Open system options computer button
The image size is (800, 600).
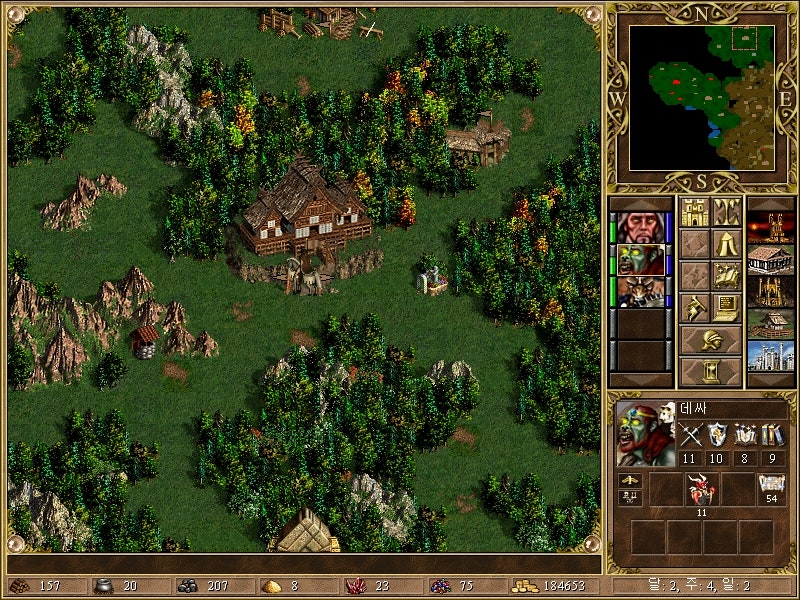click(726, 308)
